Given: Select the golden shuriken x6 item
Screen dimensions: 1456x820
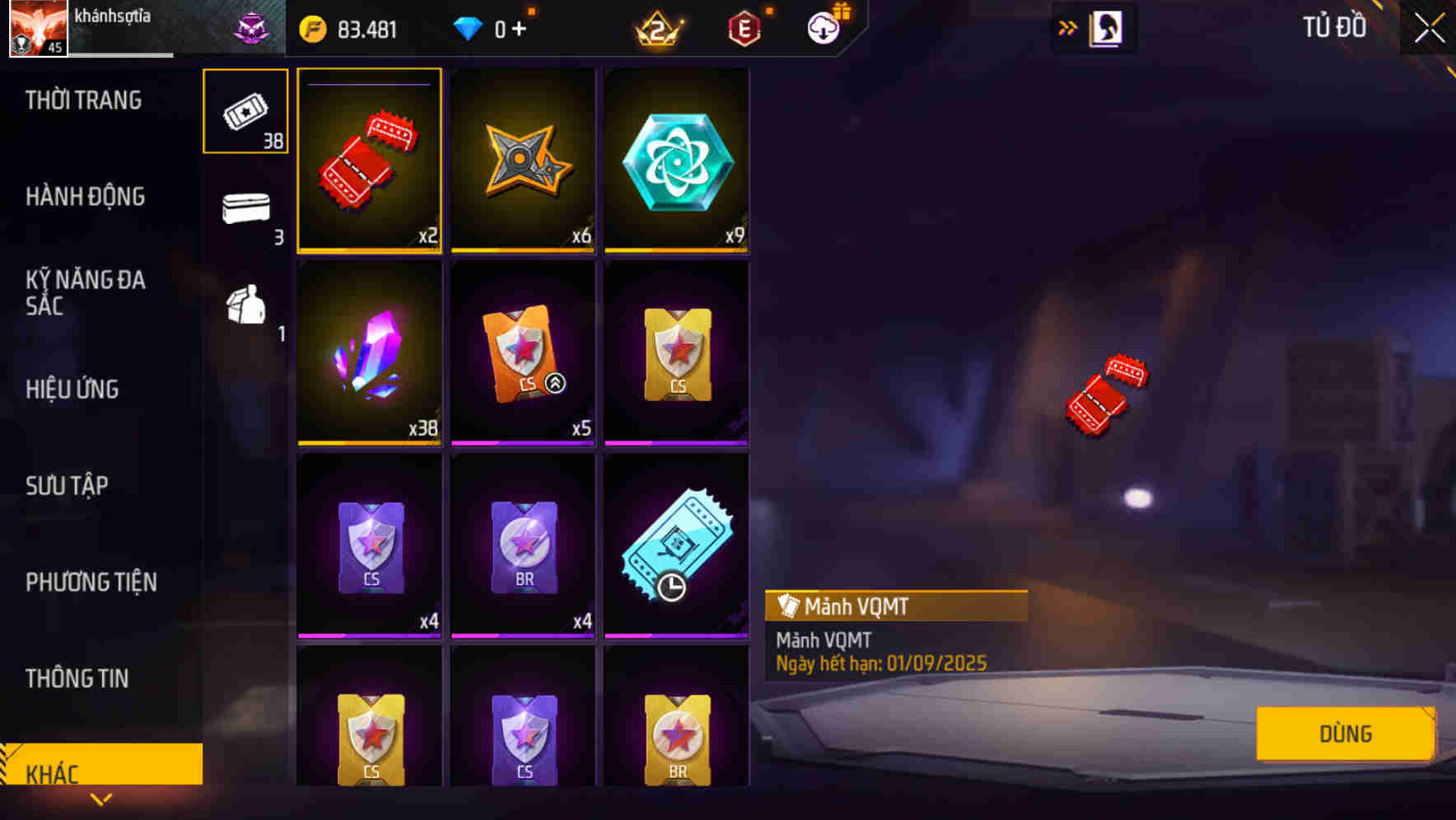Looking at the screenshot, I should pyautogui.click(x=522, y=161).
